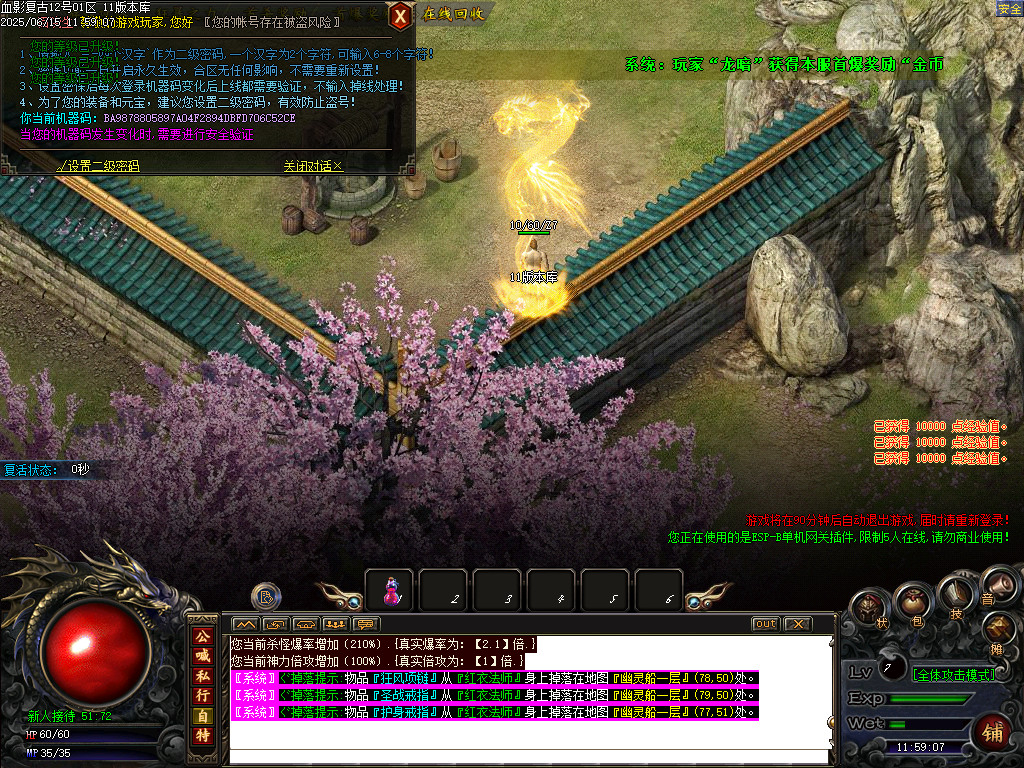Open the character status helmet icon (状)
The height and width of the screenshot is (768, 1024).
click(x=869, y=608)
